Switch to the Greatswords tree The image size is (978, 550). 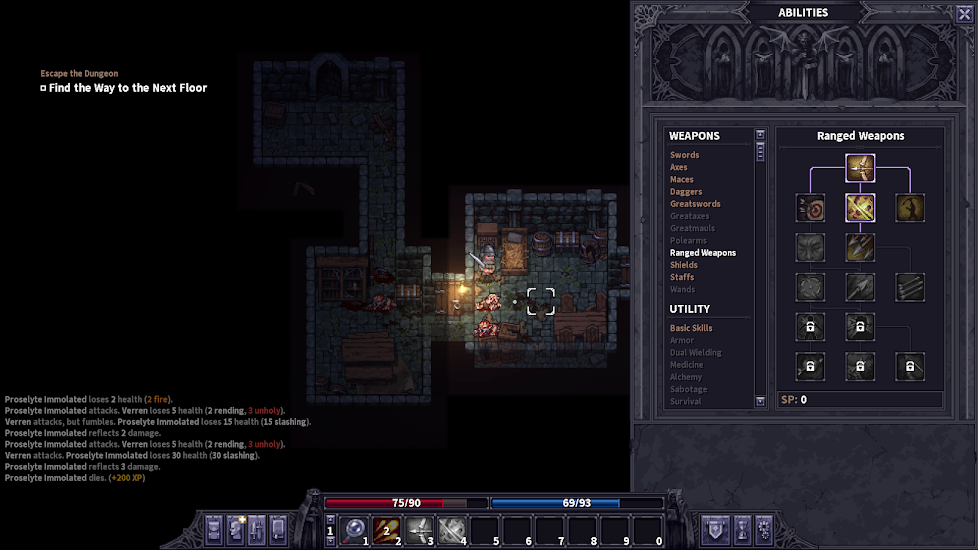point(695,204)
